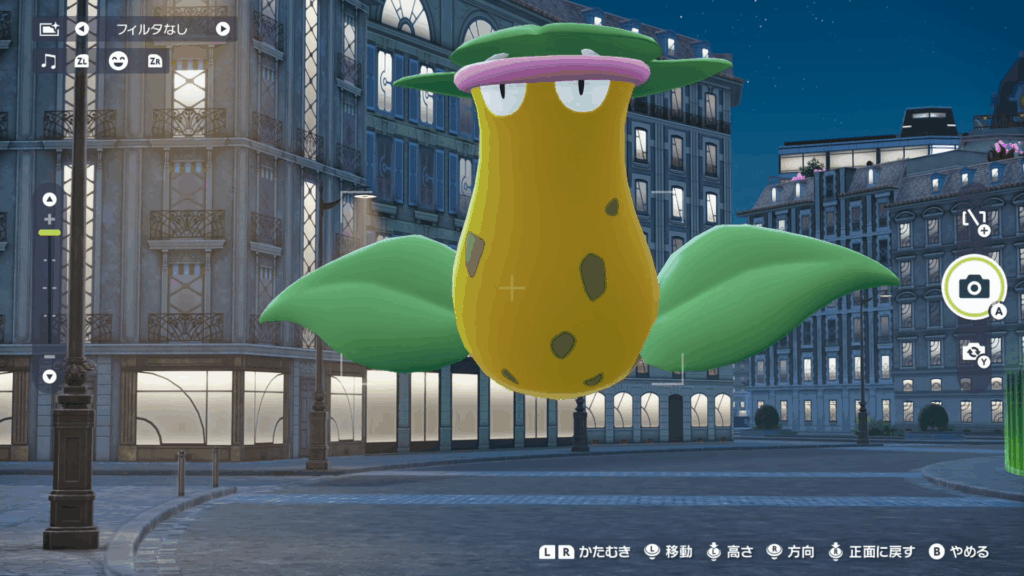Switch camera with the flip camera icon
The image size is (1024, 576).
click(972, 351)
